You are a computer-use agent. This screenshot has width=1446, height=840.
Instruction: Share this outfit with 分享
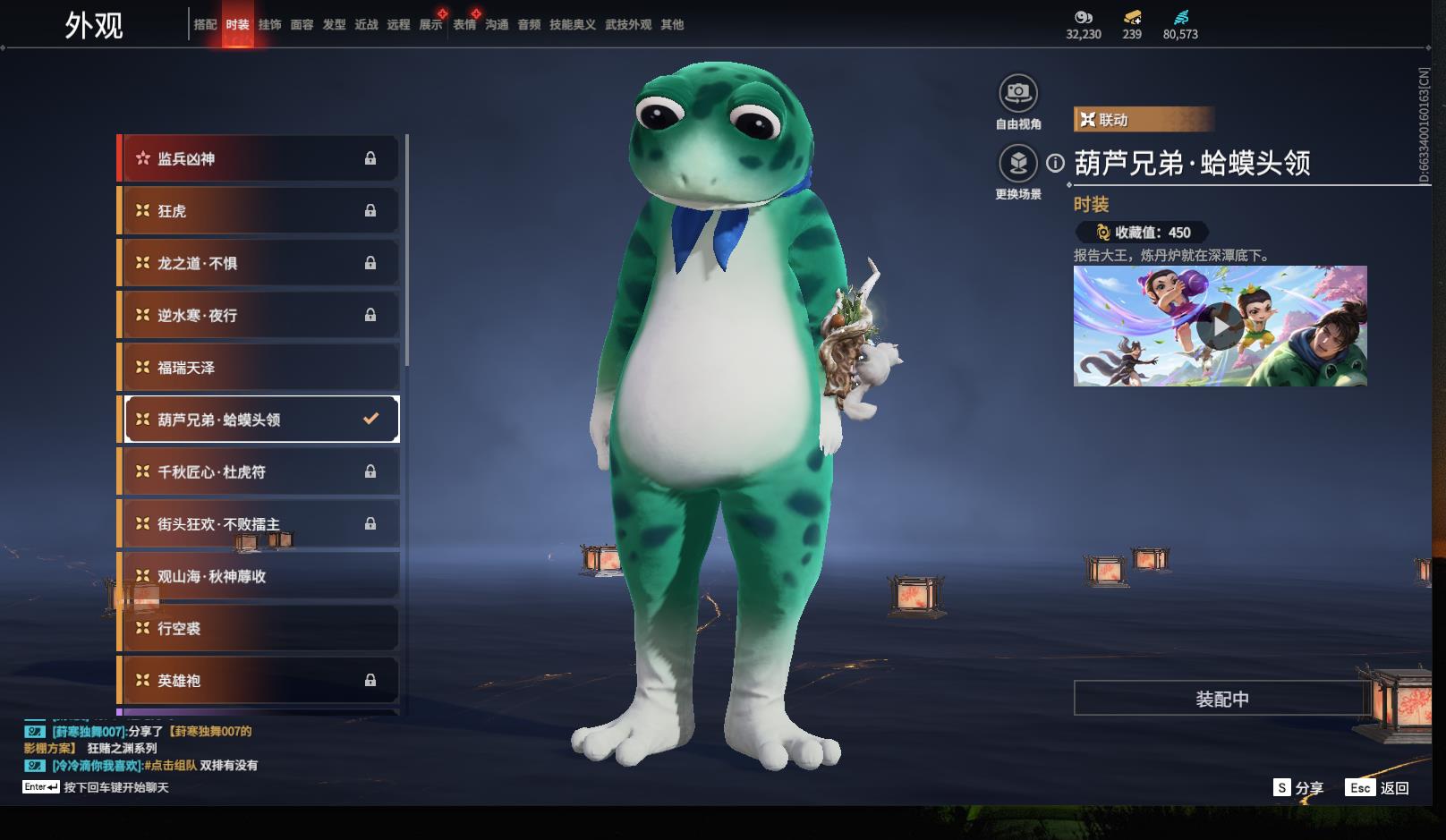click(x=1298, y=788)
